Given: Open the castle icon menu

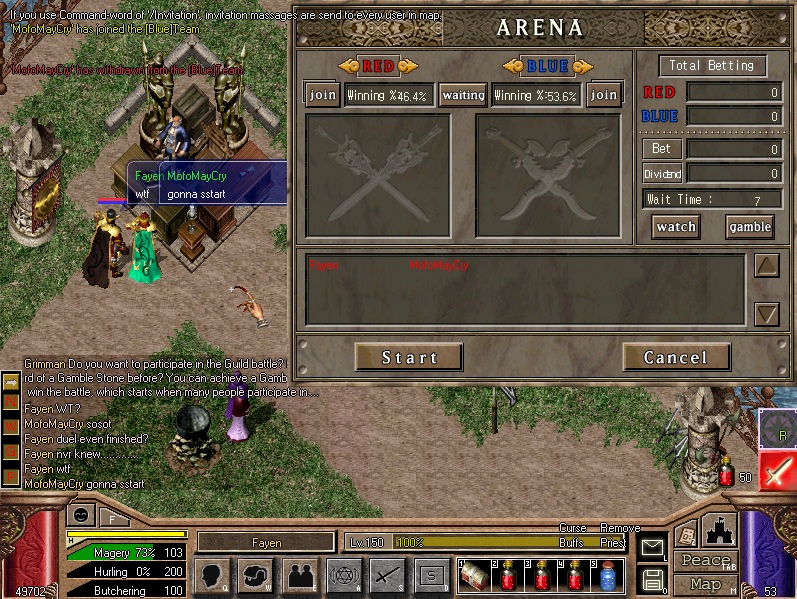Looking at the screenshot, I should tap(720, 531).
